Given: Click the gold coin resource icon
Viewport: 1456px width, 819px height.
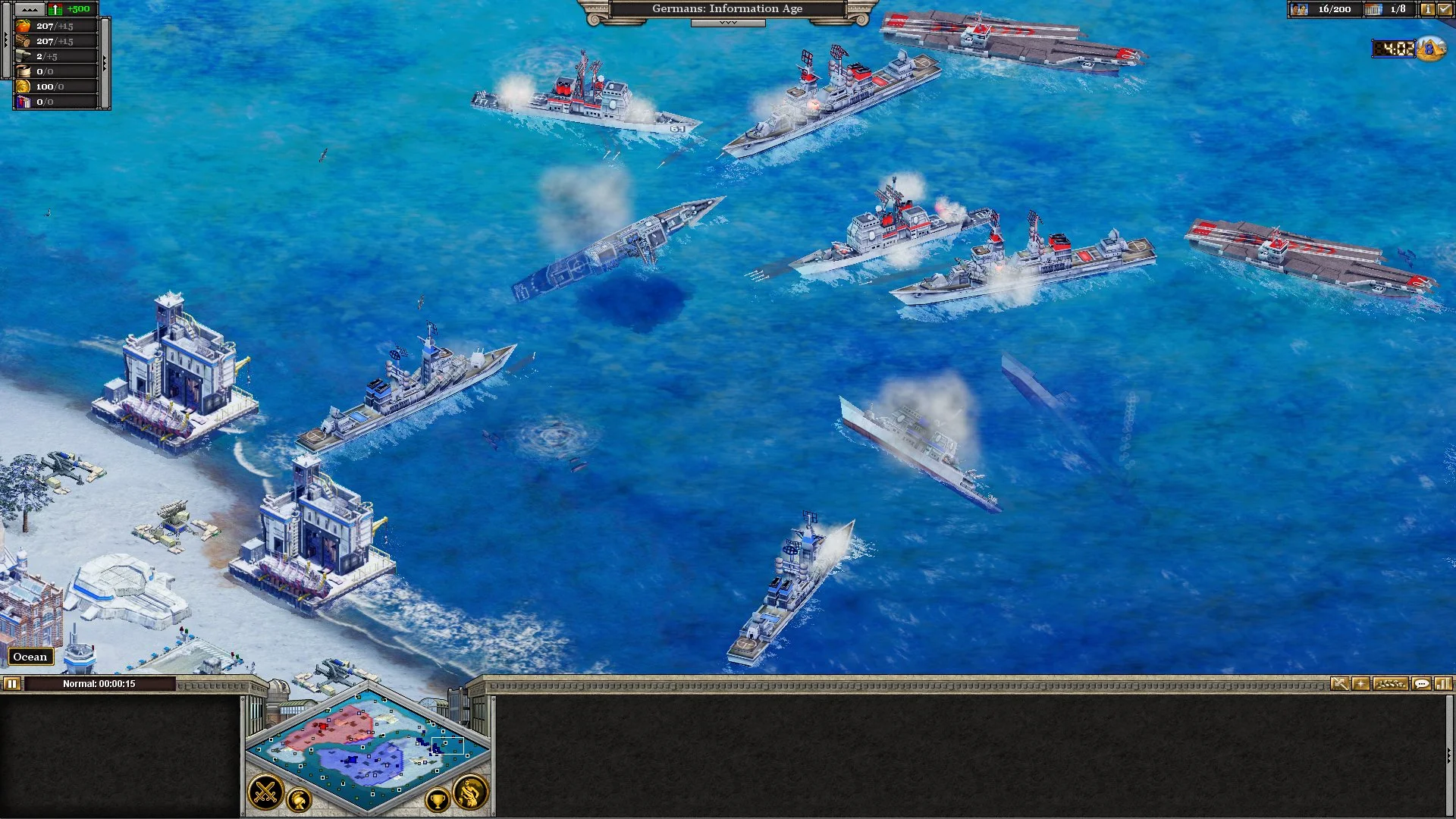Looking at the screenshot, I should pyautogui.click(x=25, y=86).
